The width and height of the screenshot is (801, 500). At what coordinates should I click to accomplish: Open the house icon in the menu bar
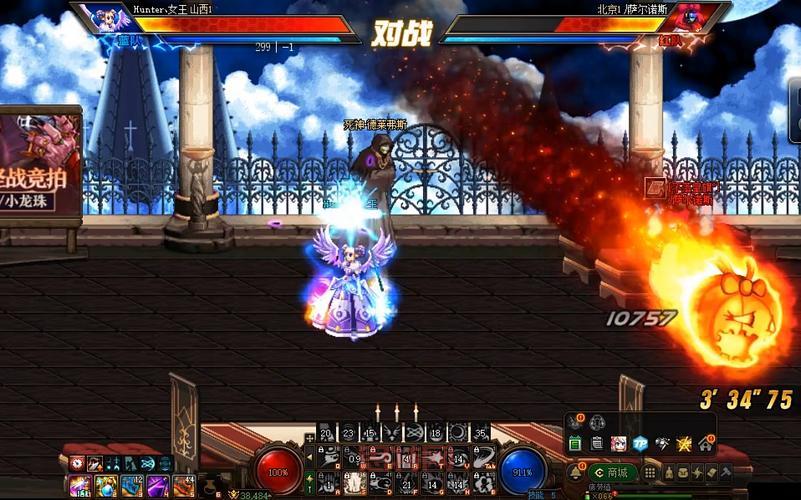(x=706, y=443)
